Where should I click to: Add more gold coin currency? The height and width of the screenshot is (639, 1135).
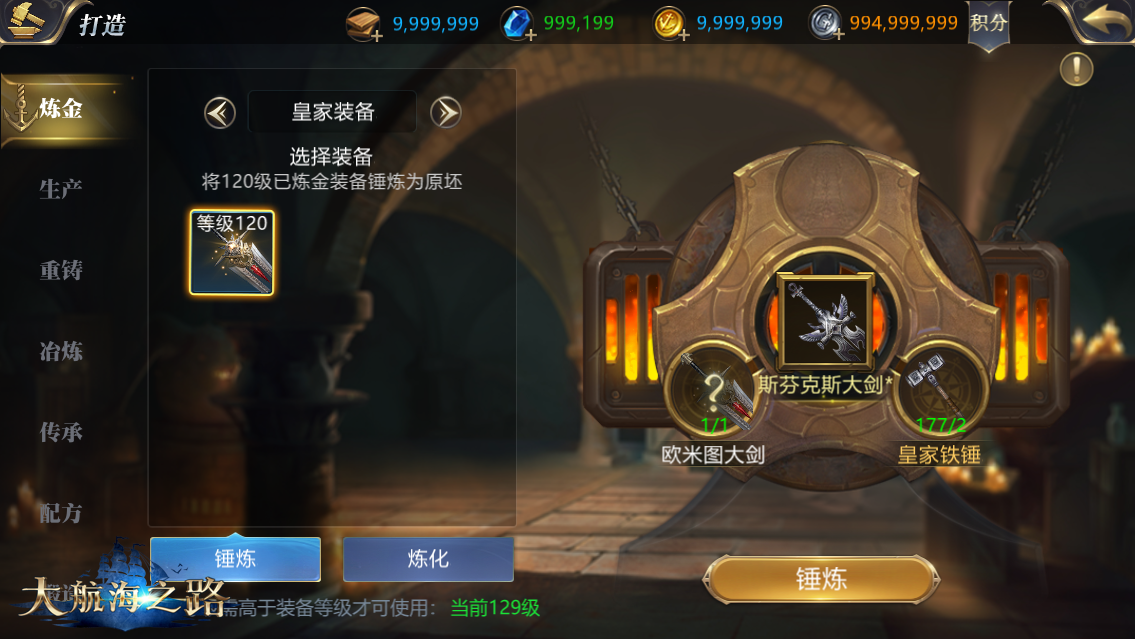(684, 35)
